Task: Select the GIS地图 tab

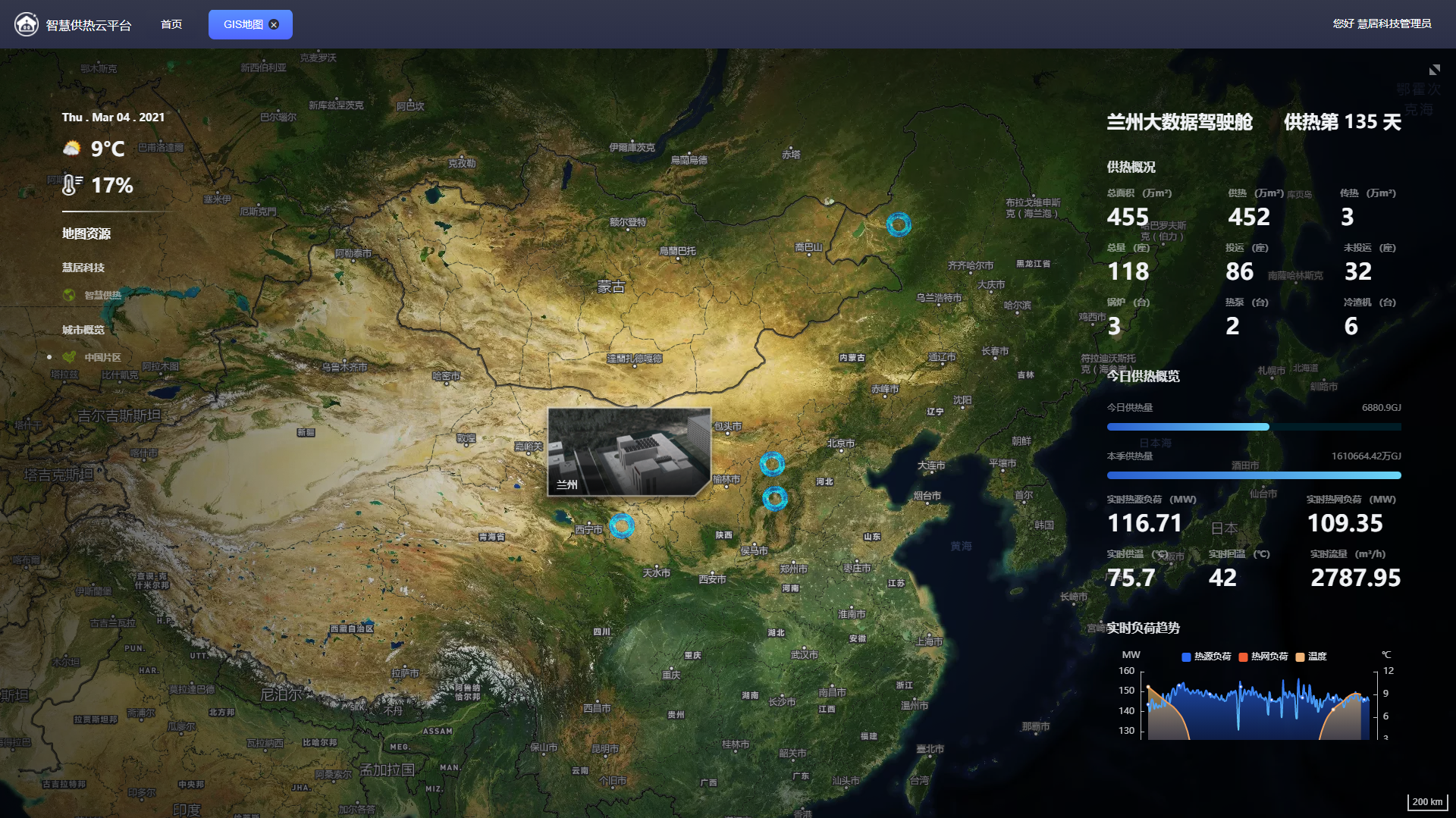Action: tap(243, 24)
